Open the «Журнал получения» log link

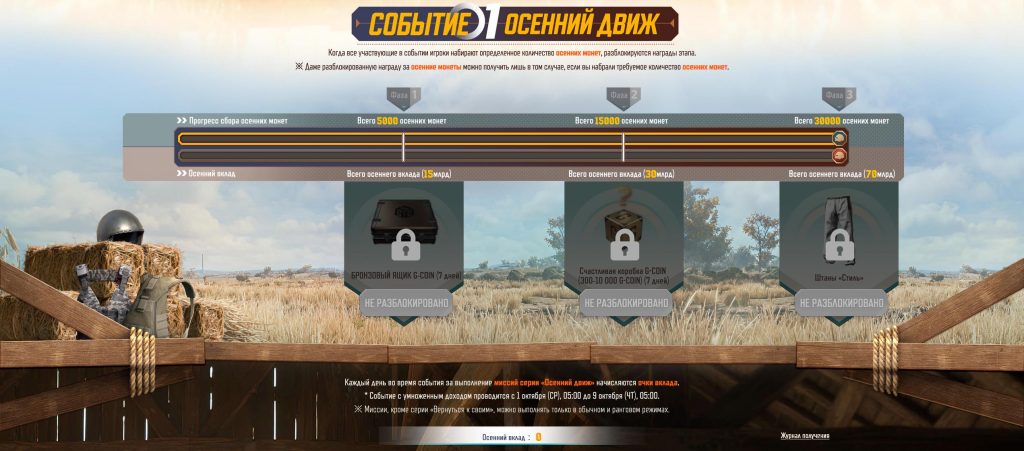pos(804,436)
